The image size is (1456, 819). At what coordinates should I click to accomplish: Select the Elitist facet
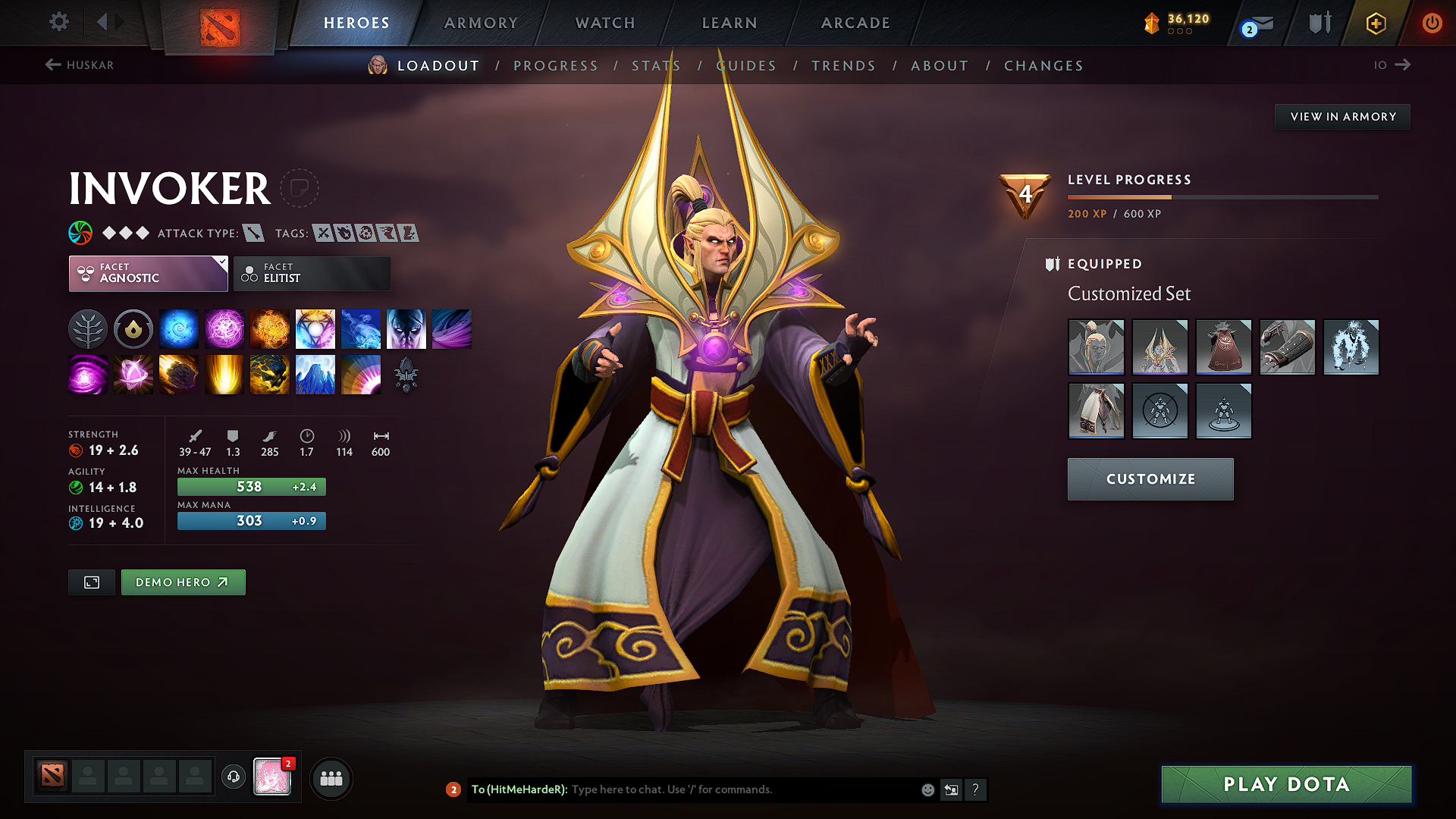point(312,273)
